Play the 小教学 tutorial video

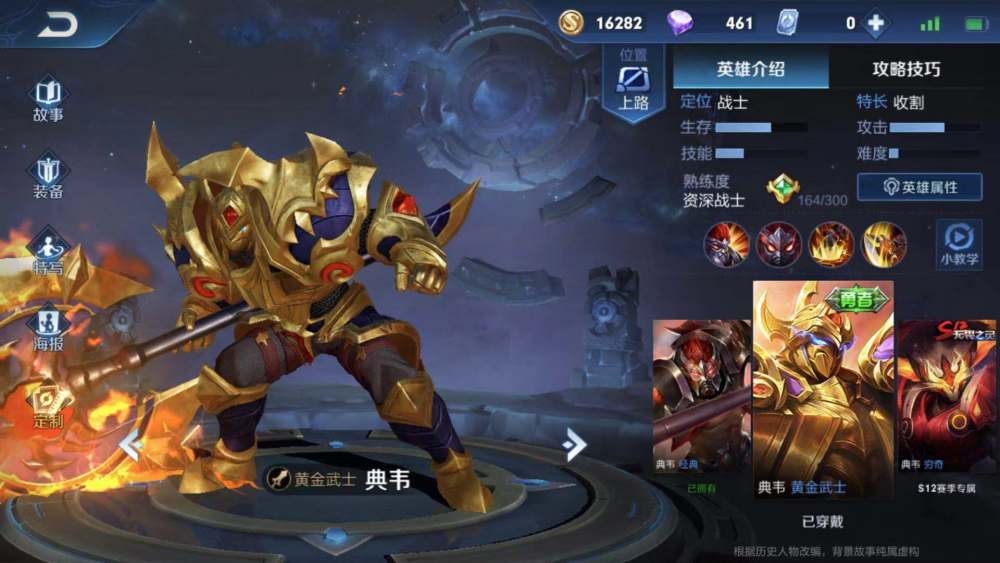tap(958, 243)
